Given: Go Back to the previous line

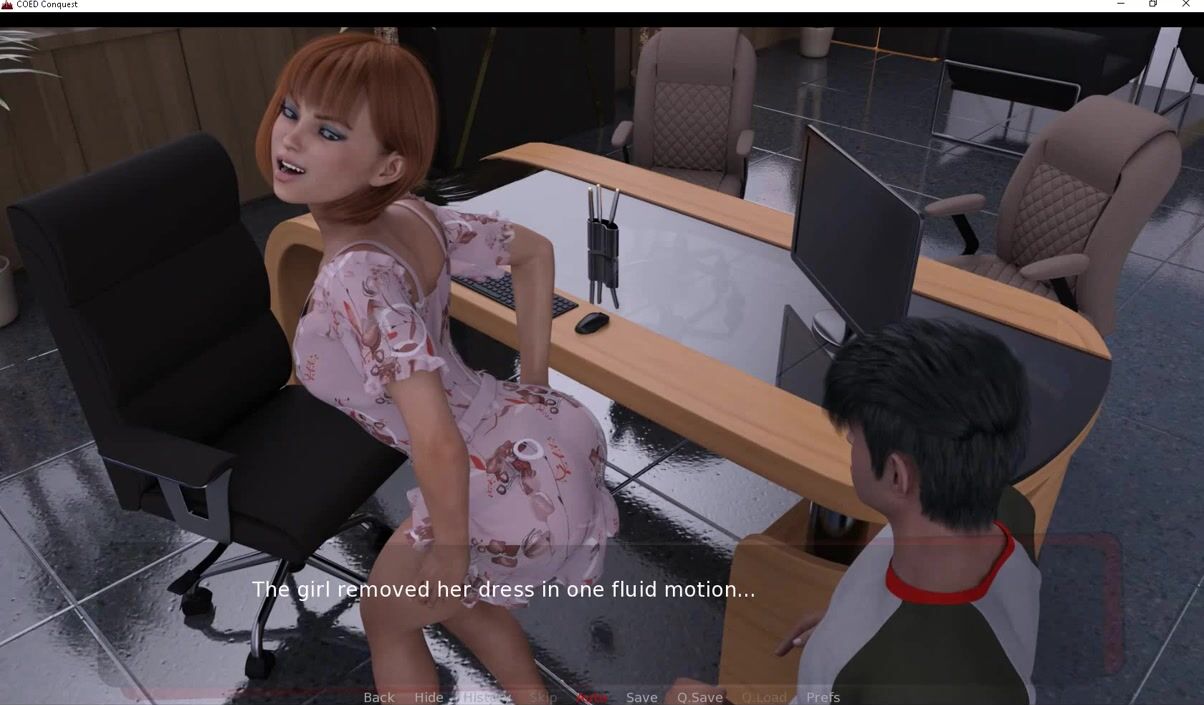Looking at the screenshot, I should [378, 697].
